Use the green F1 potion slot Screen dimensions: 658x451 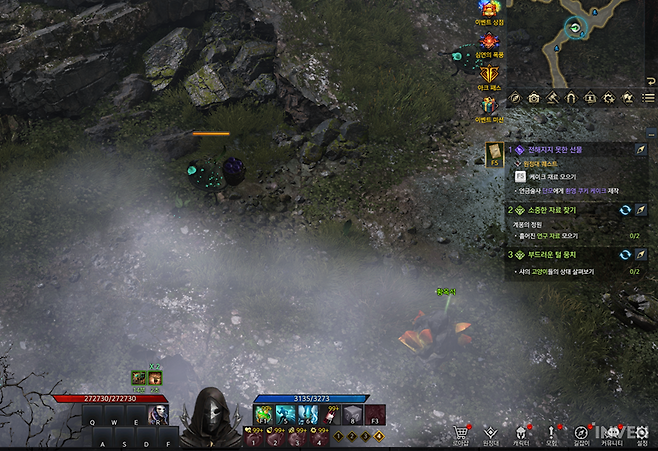click(x=264, y=414)
